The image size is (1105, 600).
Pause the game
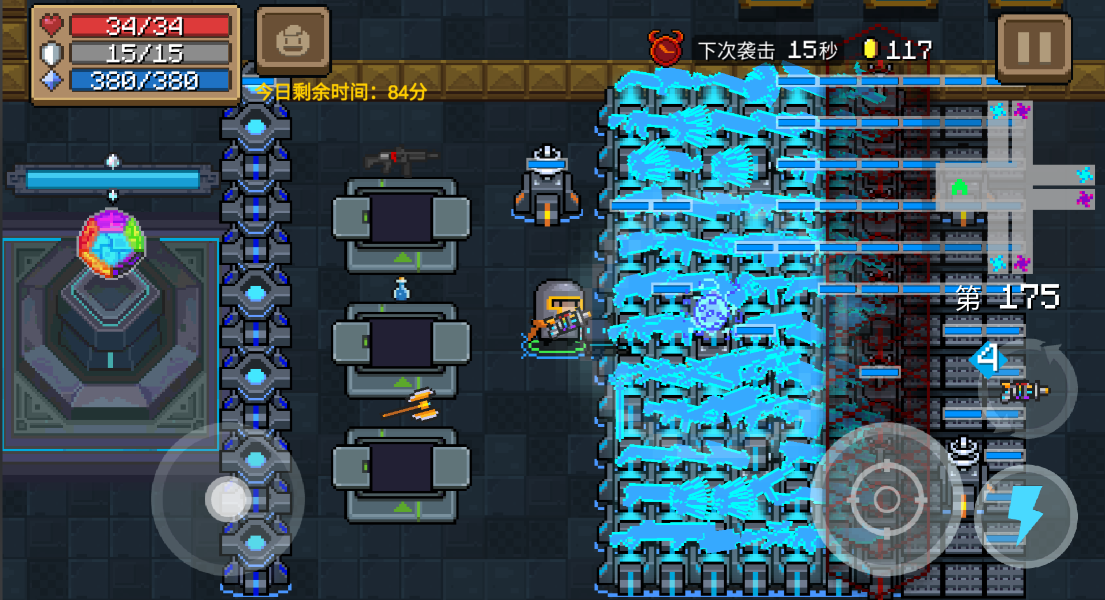tap(1033, 44)
